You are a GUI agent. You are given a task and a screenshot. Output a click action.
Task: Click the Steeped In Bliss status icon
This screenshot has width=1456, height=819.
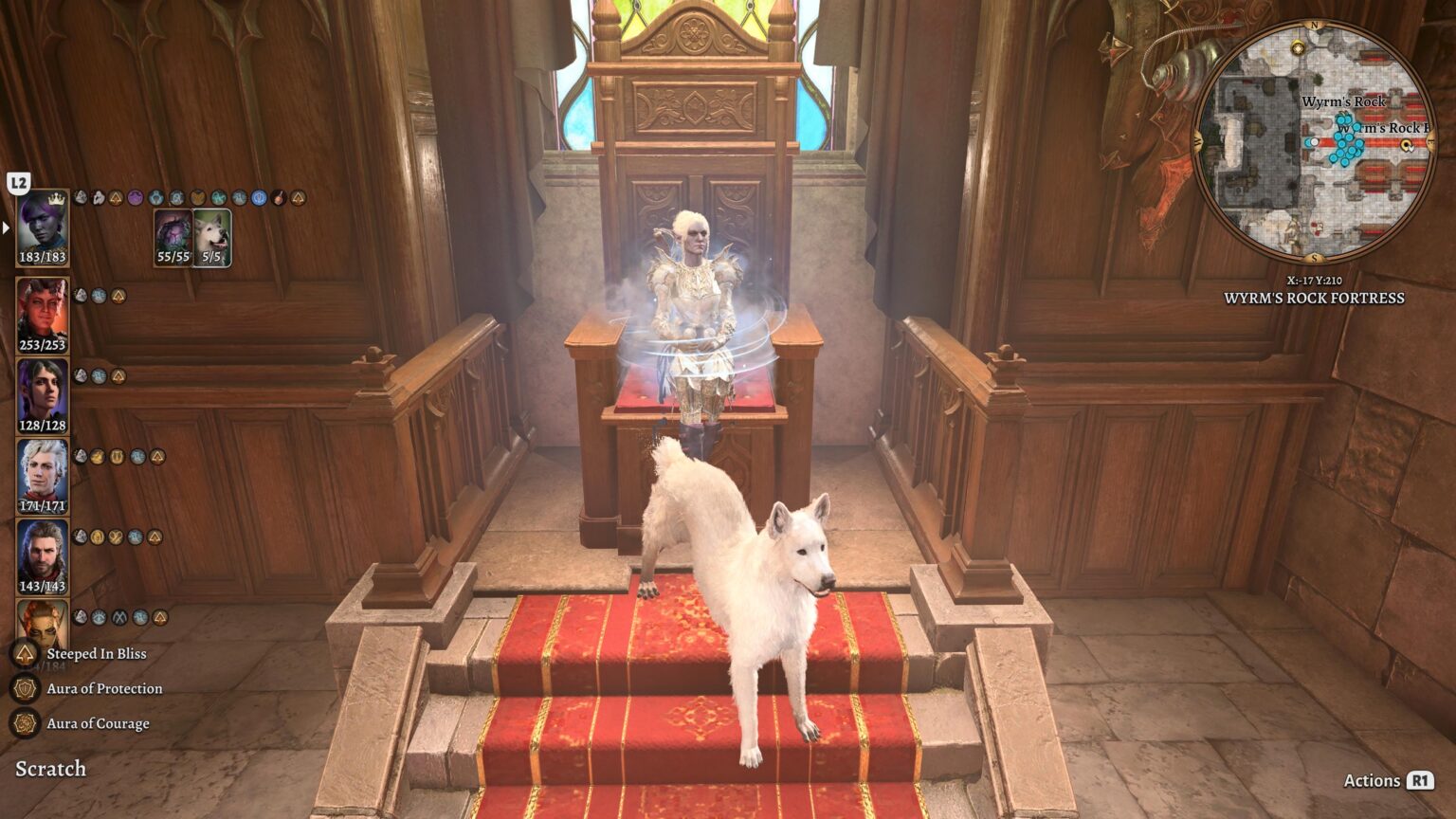coord(24,652)
